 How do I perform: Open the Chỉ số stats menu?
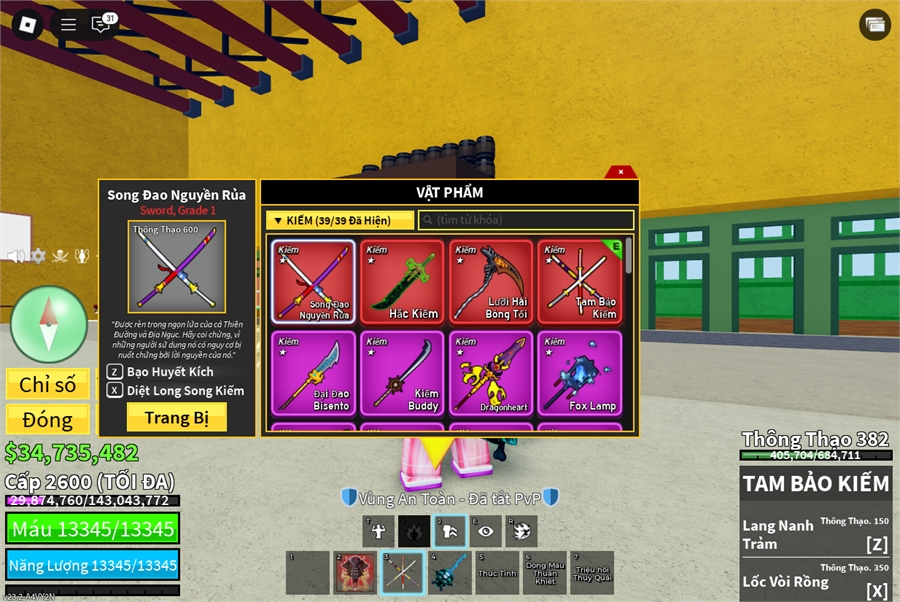click(48, 385)
